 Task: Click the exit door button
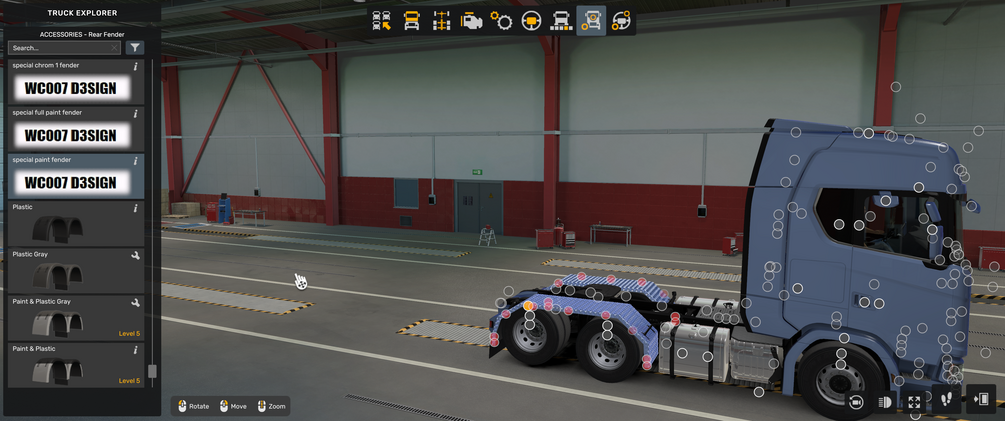(x=981, y=400)
